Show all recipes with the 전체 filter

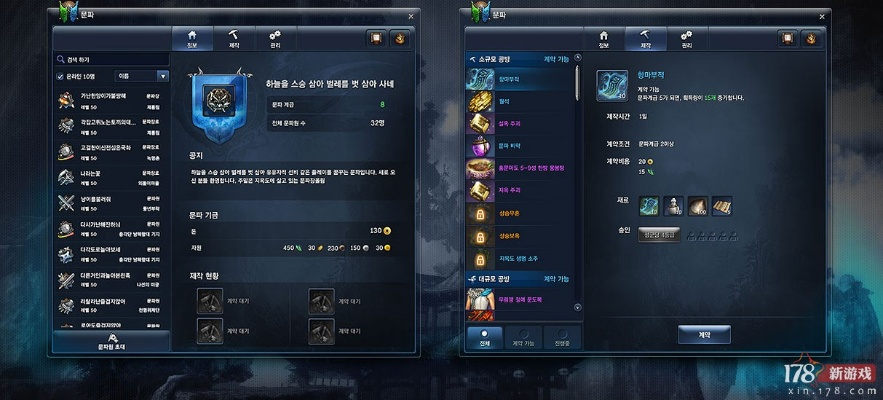coord(485,337)
